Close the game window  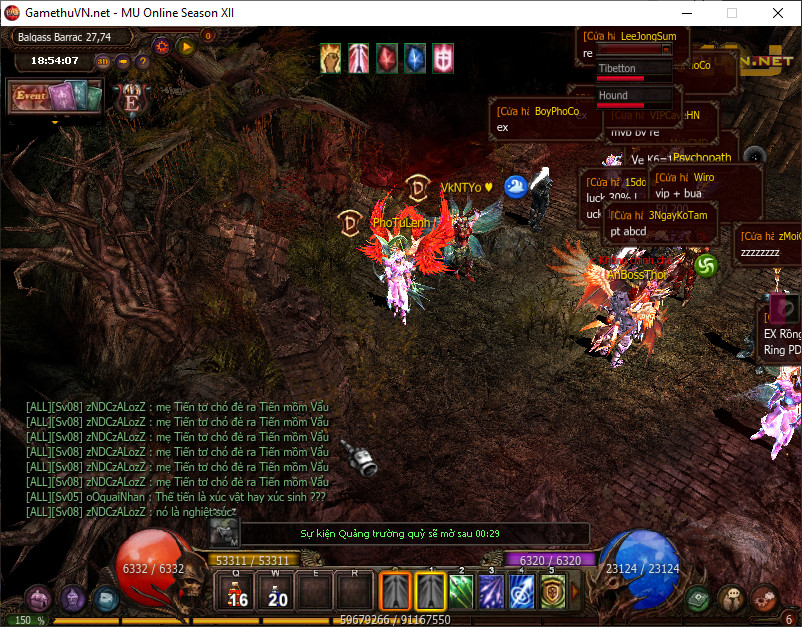778,14
